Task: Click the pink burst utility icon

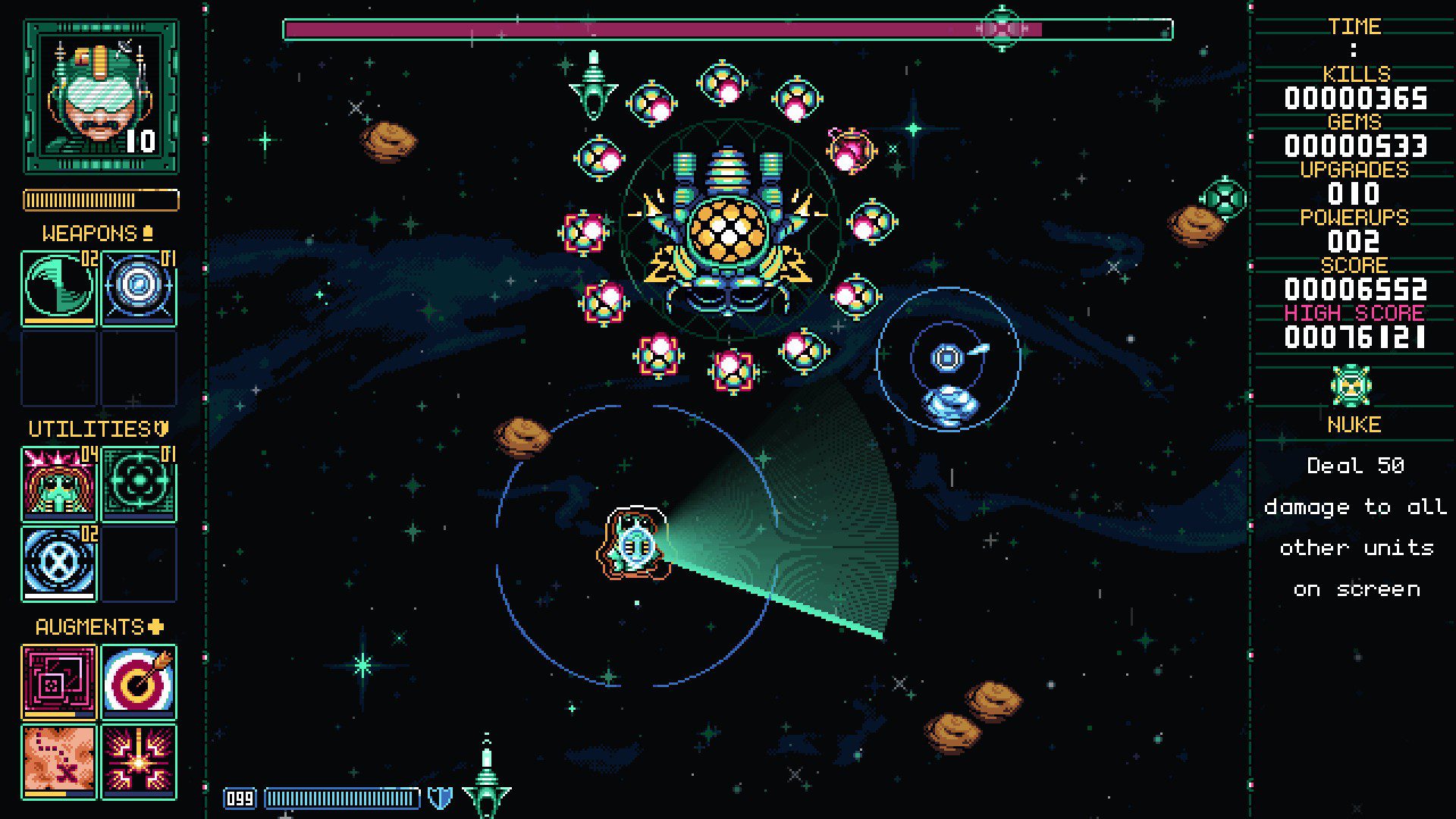Action: [59, 484]
